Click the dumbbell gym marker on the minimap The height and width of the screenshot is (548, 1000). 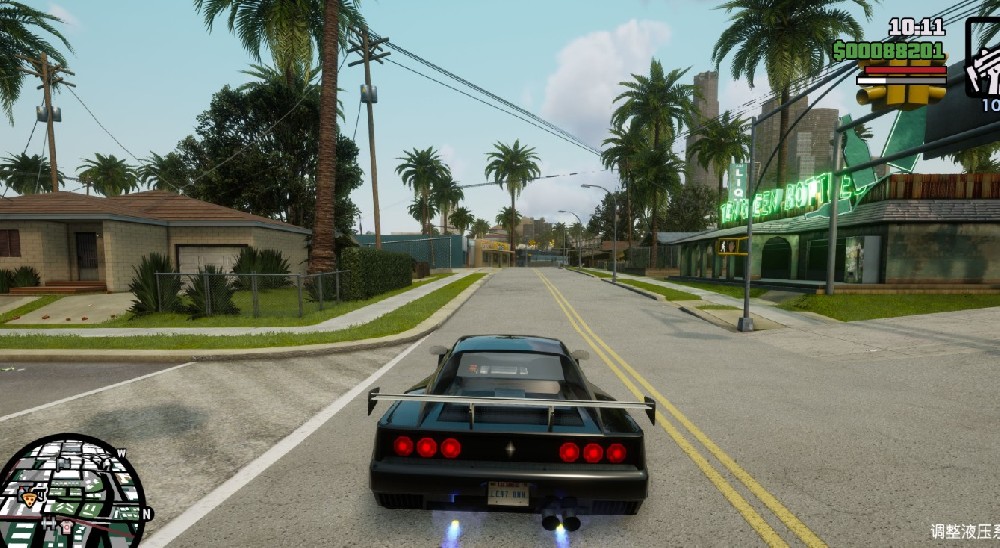pos(48,523)
